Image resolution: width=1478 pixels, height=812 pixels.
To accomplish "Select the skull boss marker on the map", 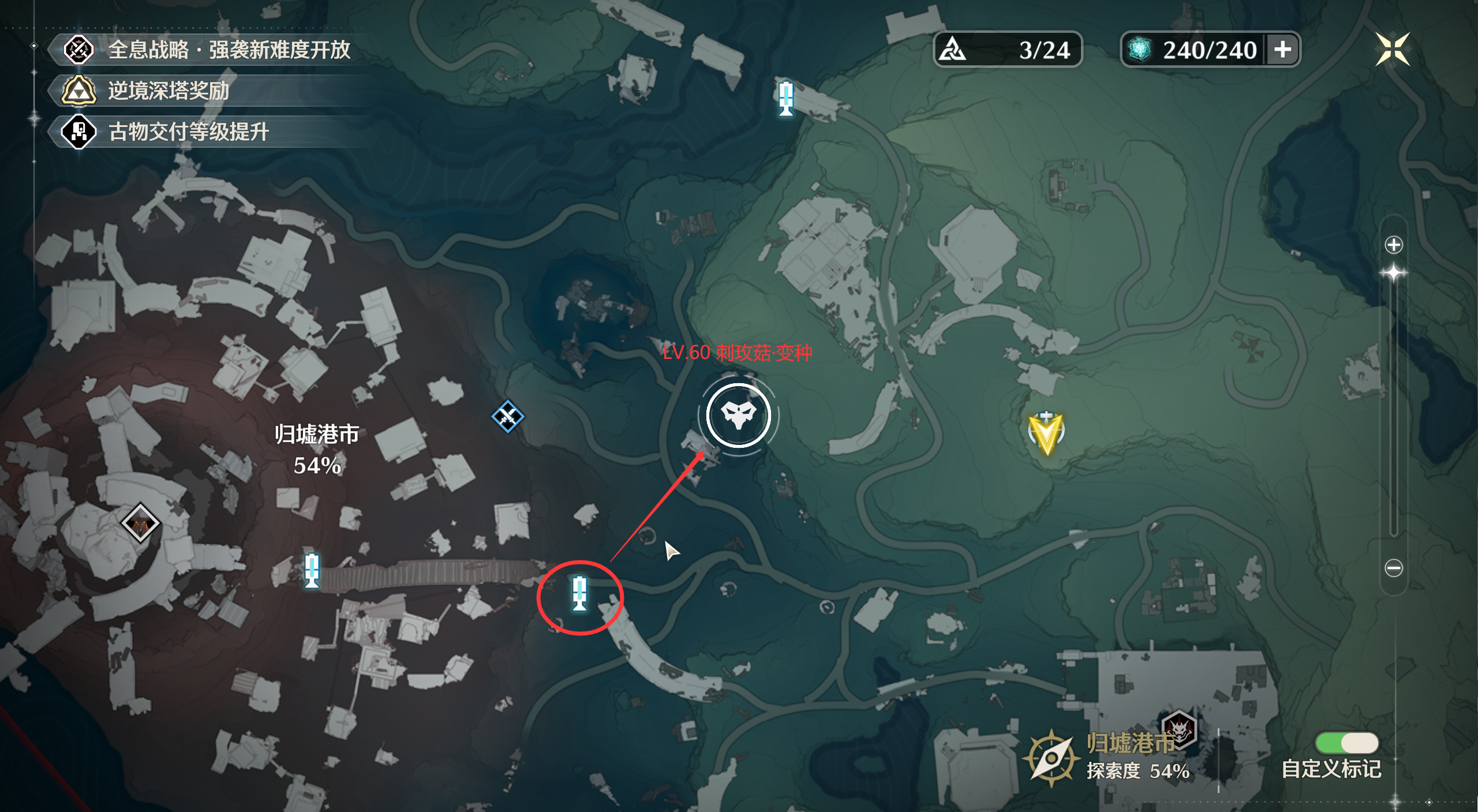I will coord(738,415).
